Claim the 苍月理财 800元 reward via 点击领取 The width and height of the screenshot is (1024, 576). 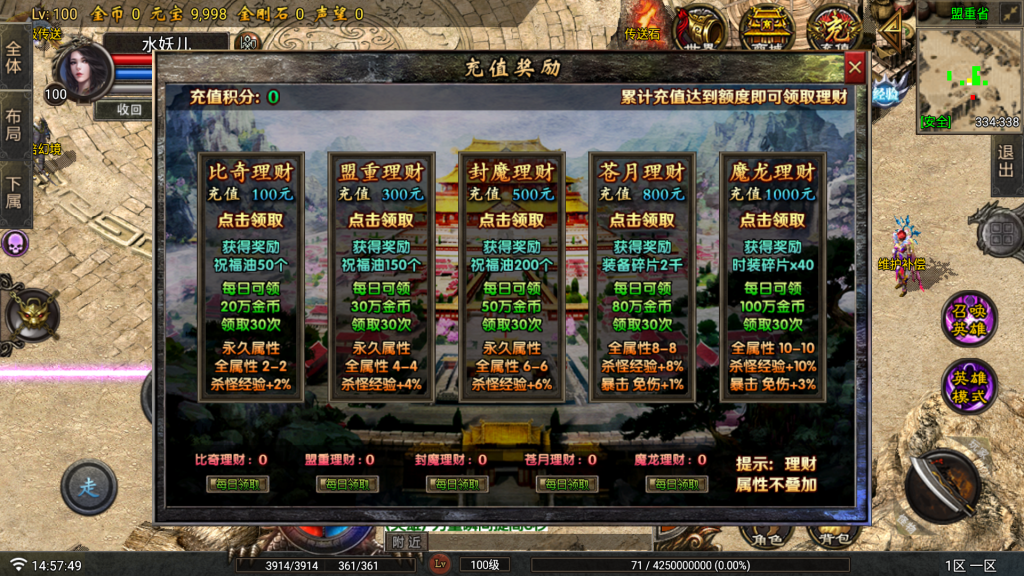[x=642, y=220]
